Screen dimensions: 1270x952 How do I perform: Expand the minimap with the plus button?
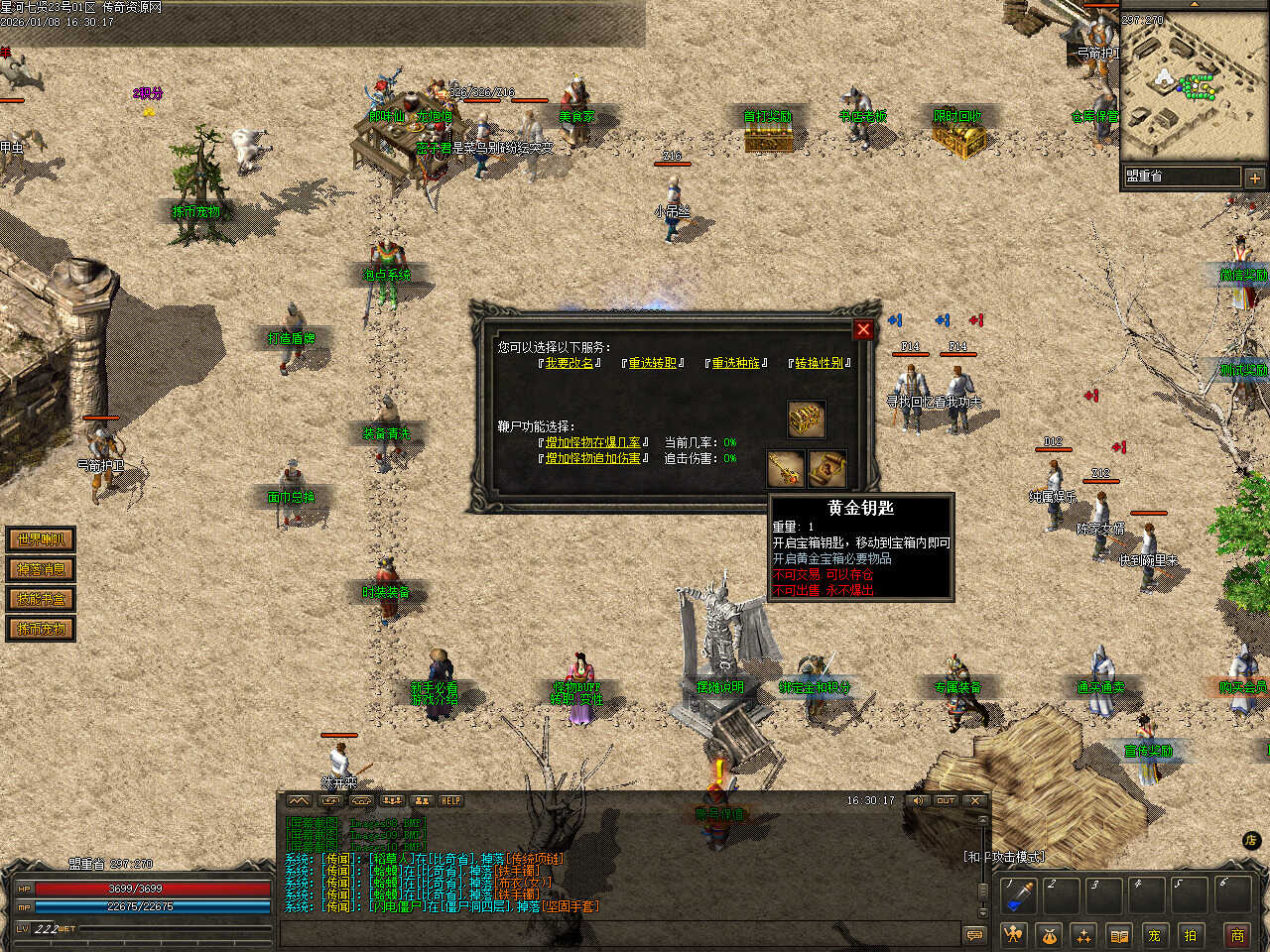(x=1254, y=178)
